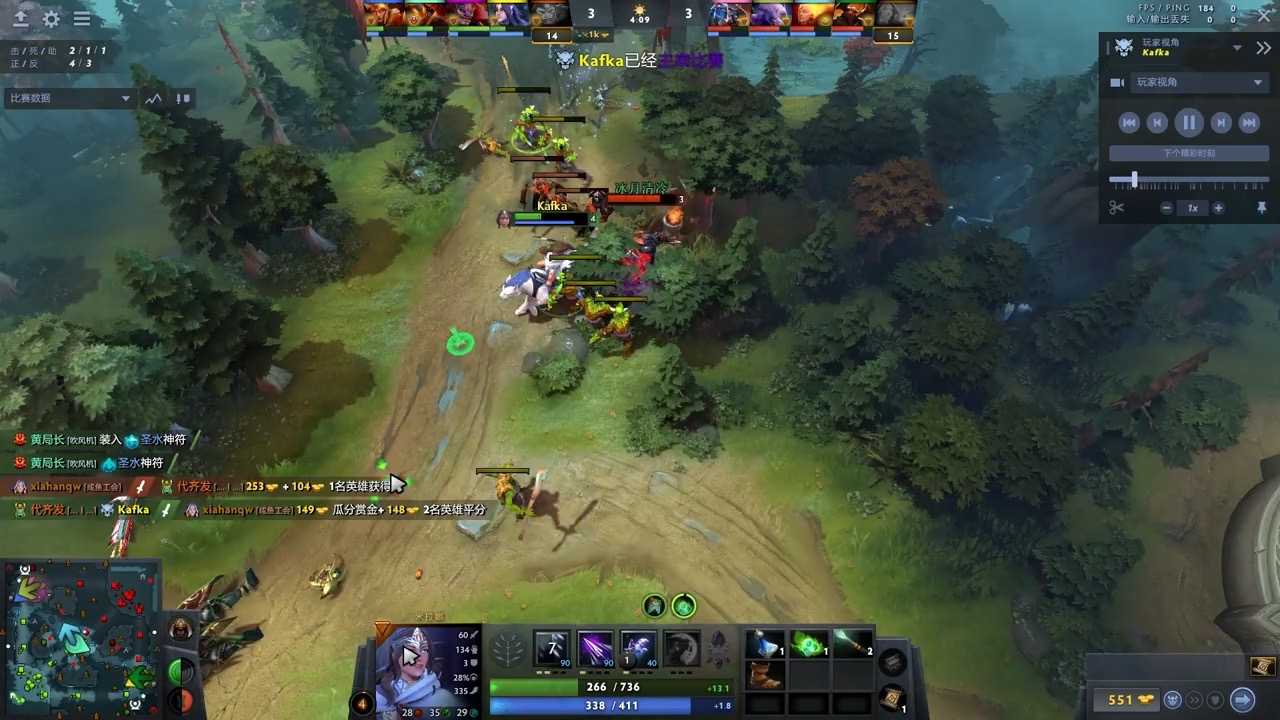The height and width of the screenshot is (720, 1280).
Task: Click the camera director icon
Action: (x=1118, y=82)
